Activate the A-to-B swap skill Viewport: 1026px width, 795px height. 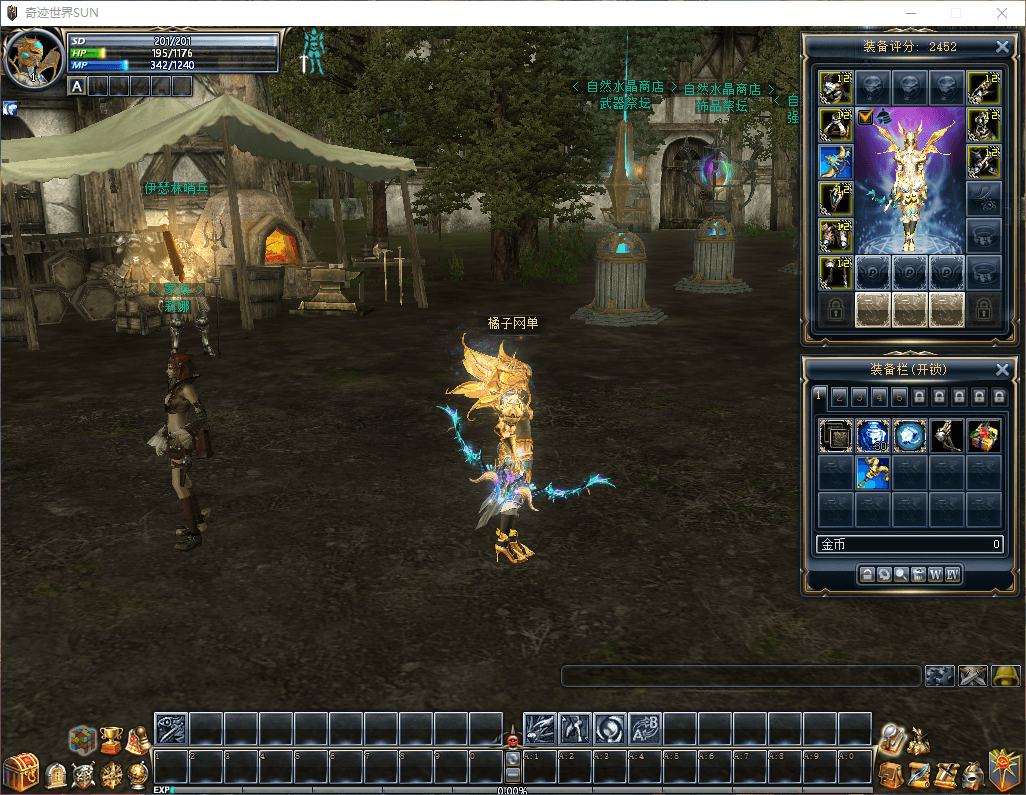pyautogui.click(x=645, y=728)
